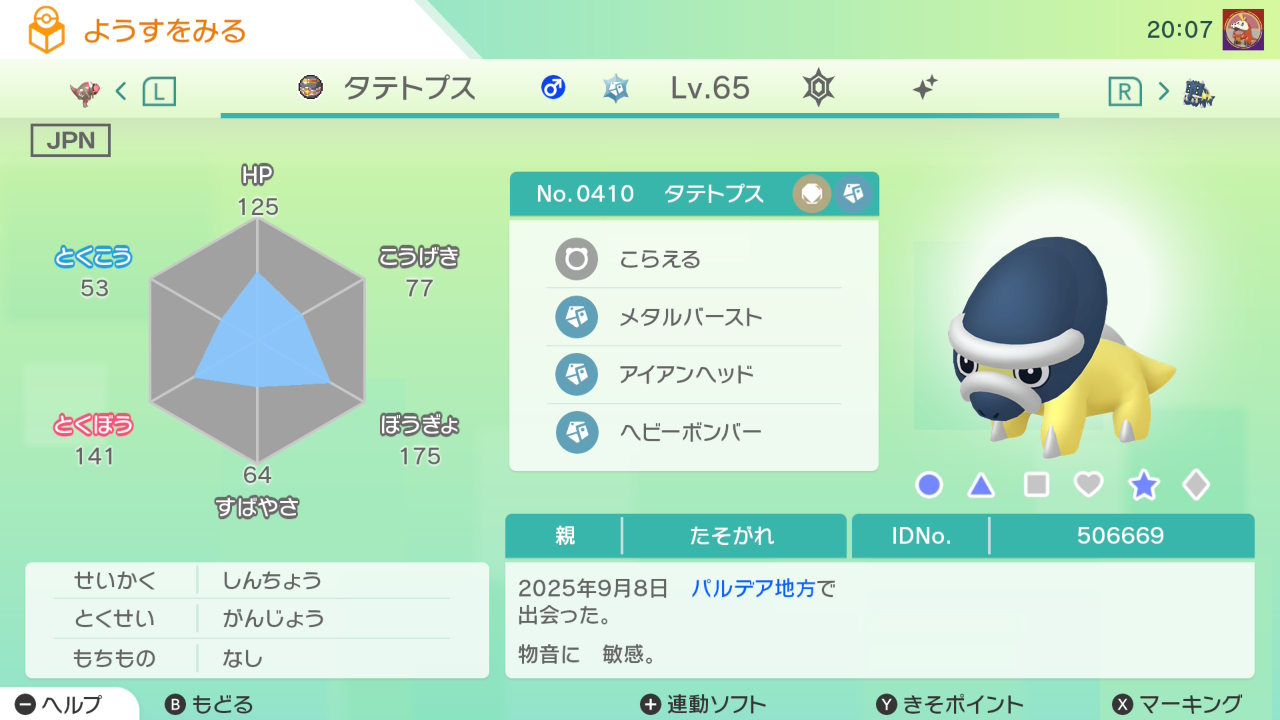Select the がんじょう ability row

[257, 619]
